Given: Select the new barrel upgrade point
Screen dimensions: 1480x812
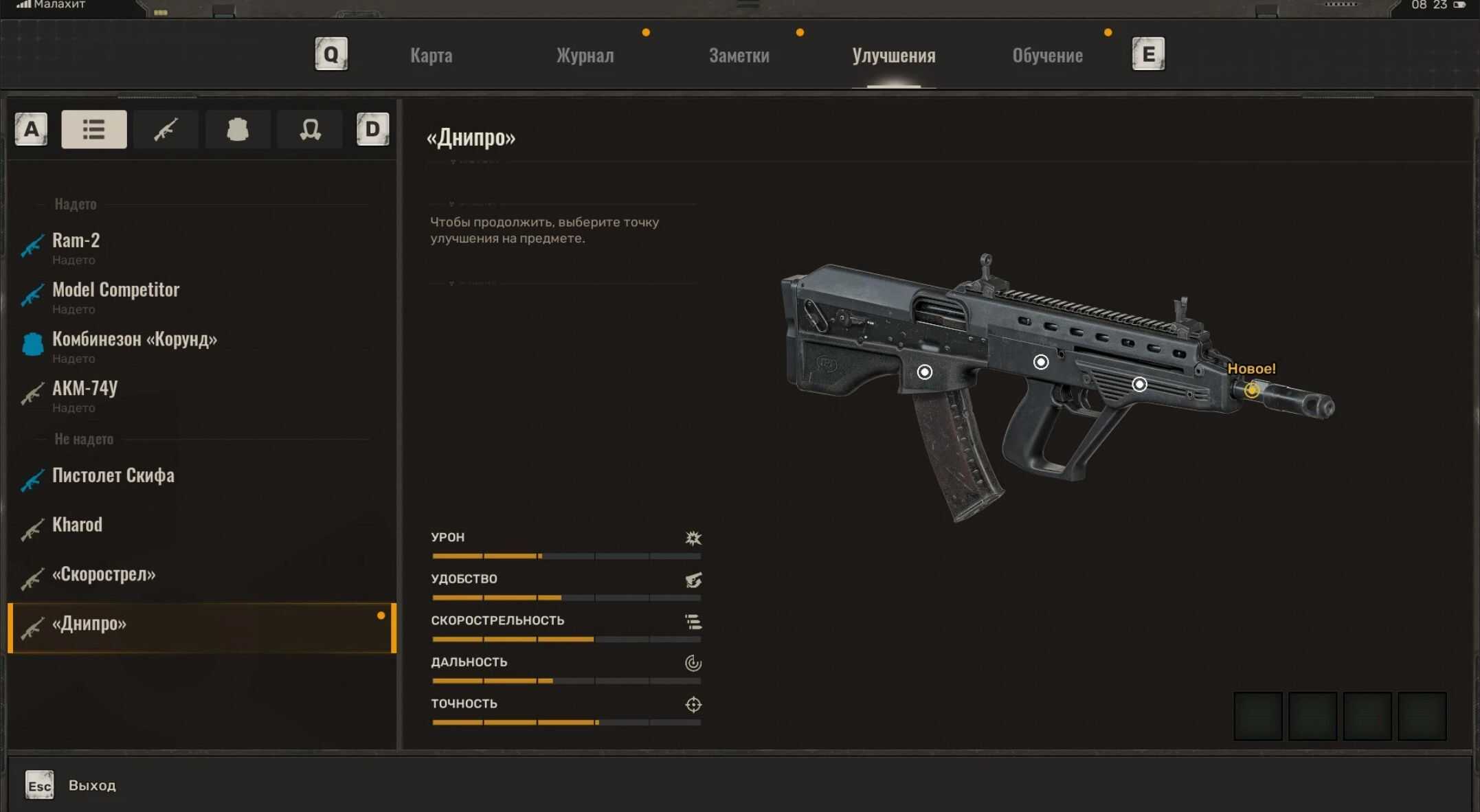Looking at the screenshot, I should point(1251,390).
